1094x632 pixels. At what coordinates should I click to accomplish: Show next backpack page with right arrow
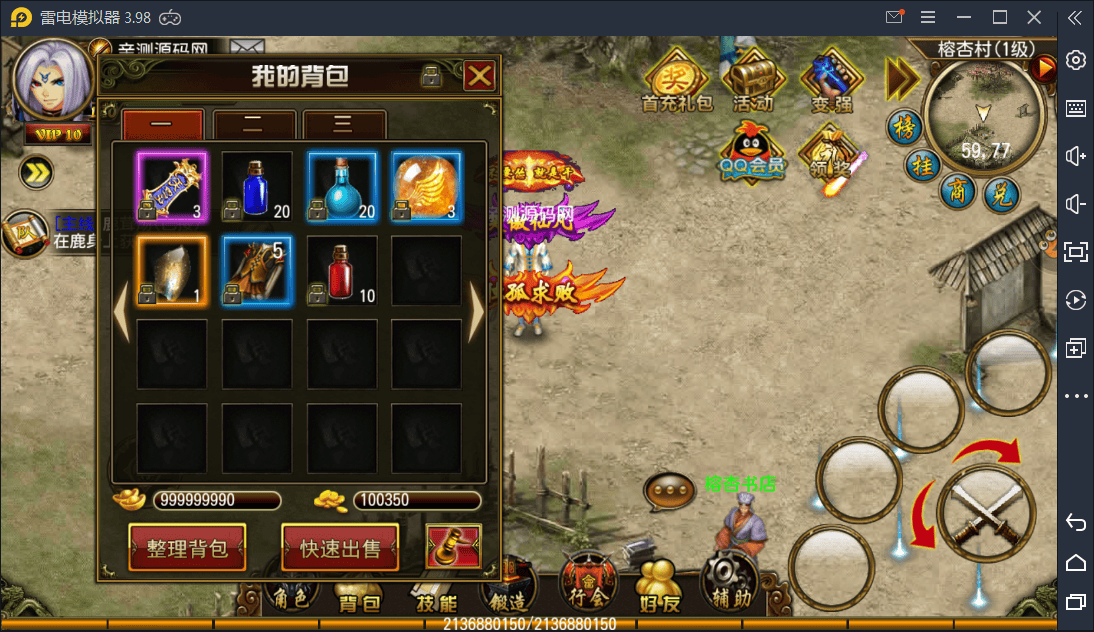click(476, 313)
